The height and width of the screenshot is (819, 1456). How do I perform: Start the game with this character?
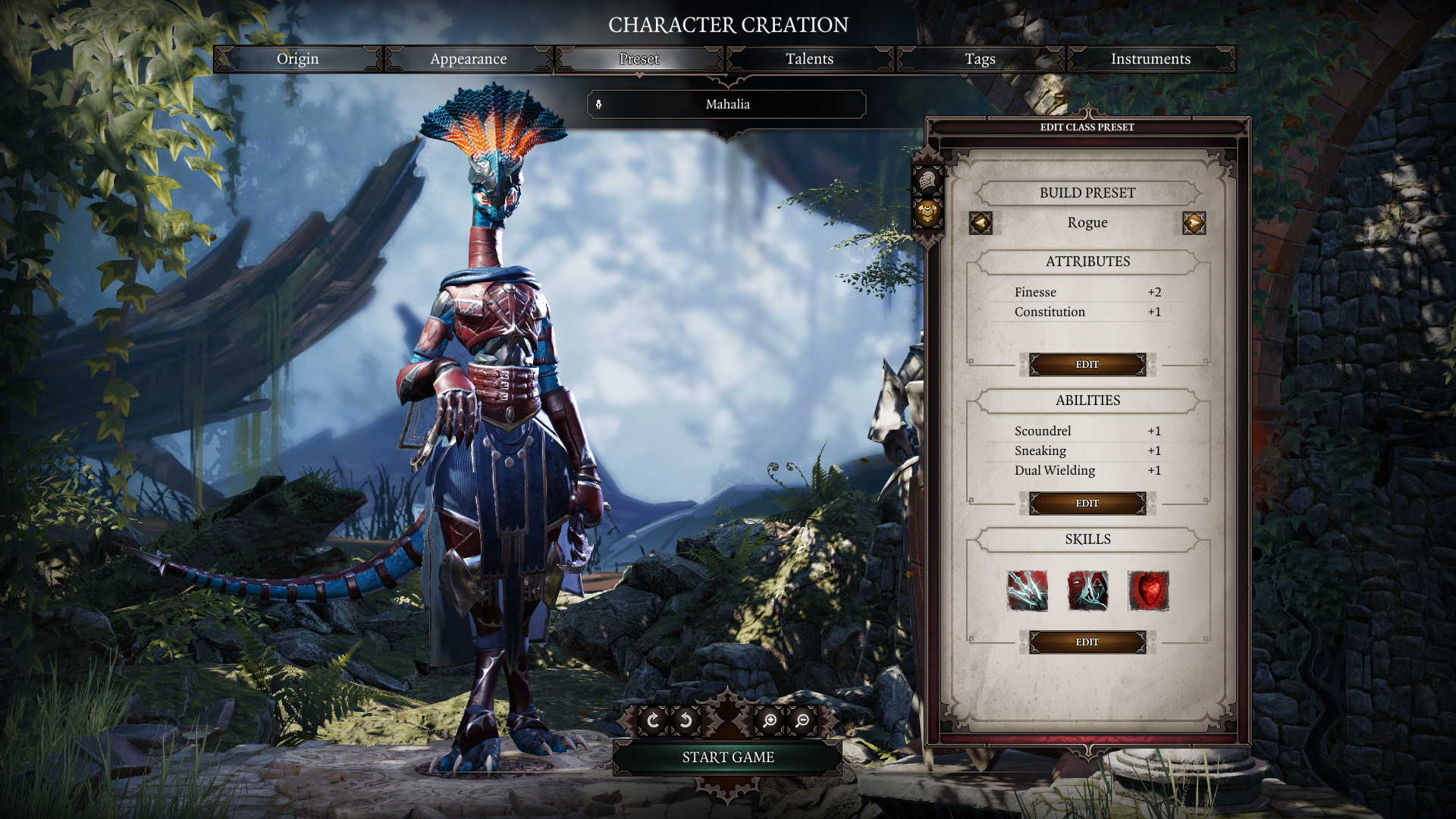727,757
